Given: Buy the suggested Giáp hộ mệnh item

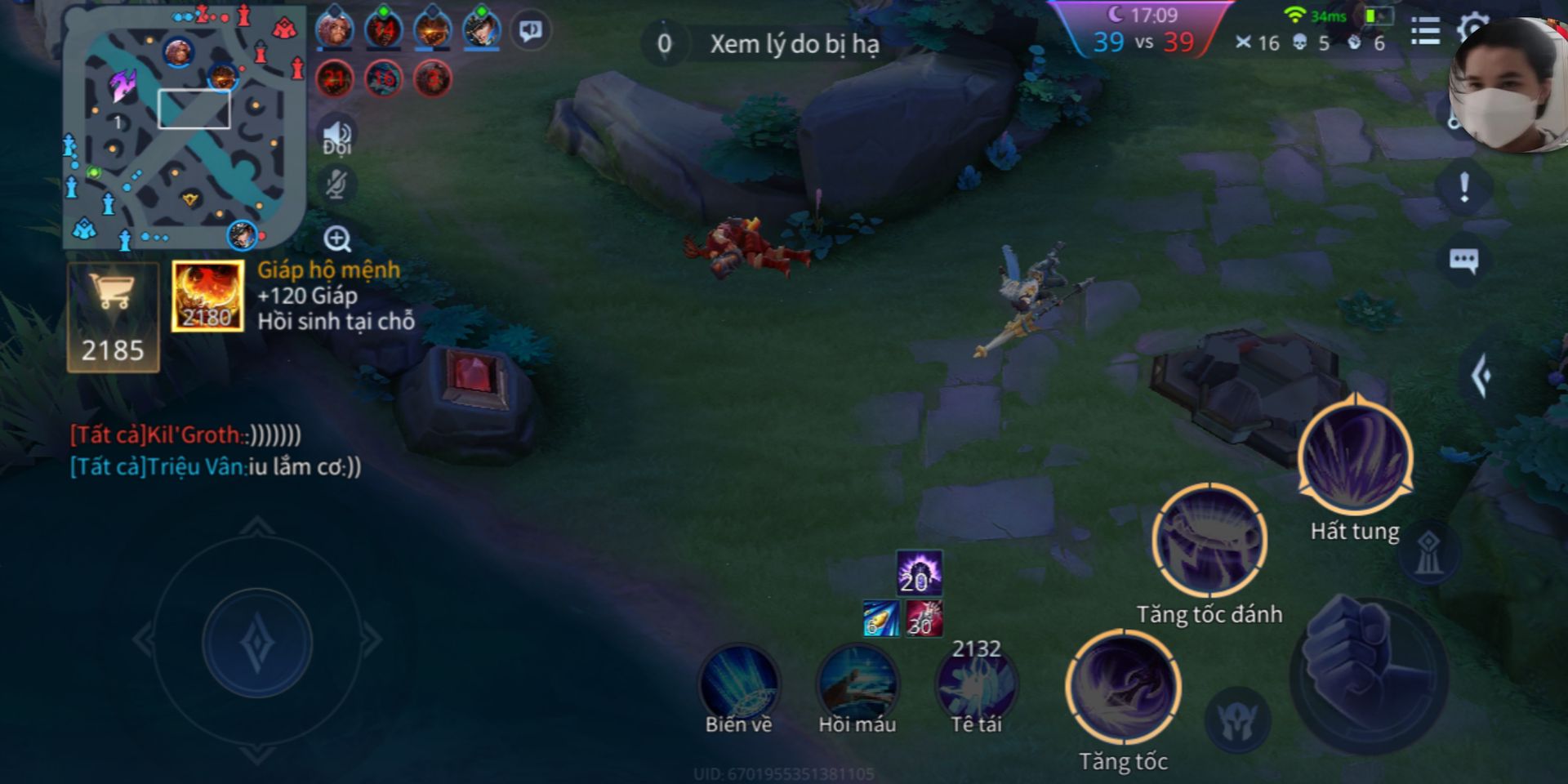Looking at the screenshot, I should tap(207, 296).
